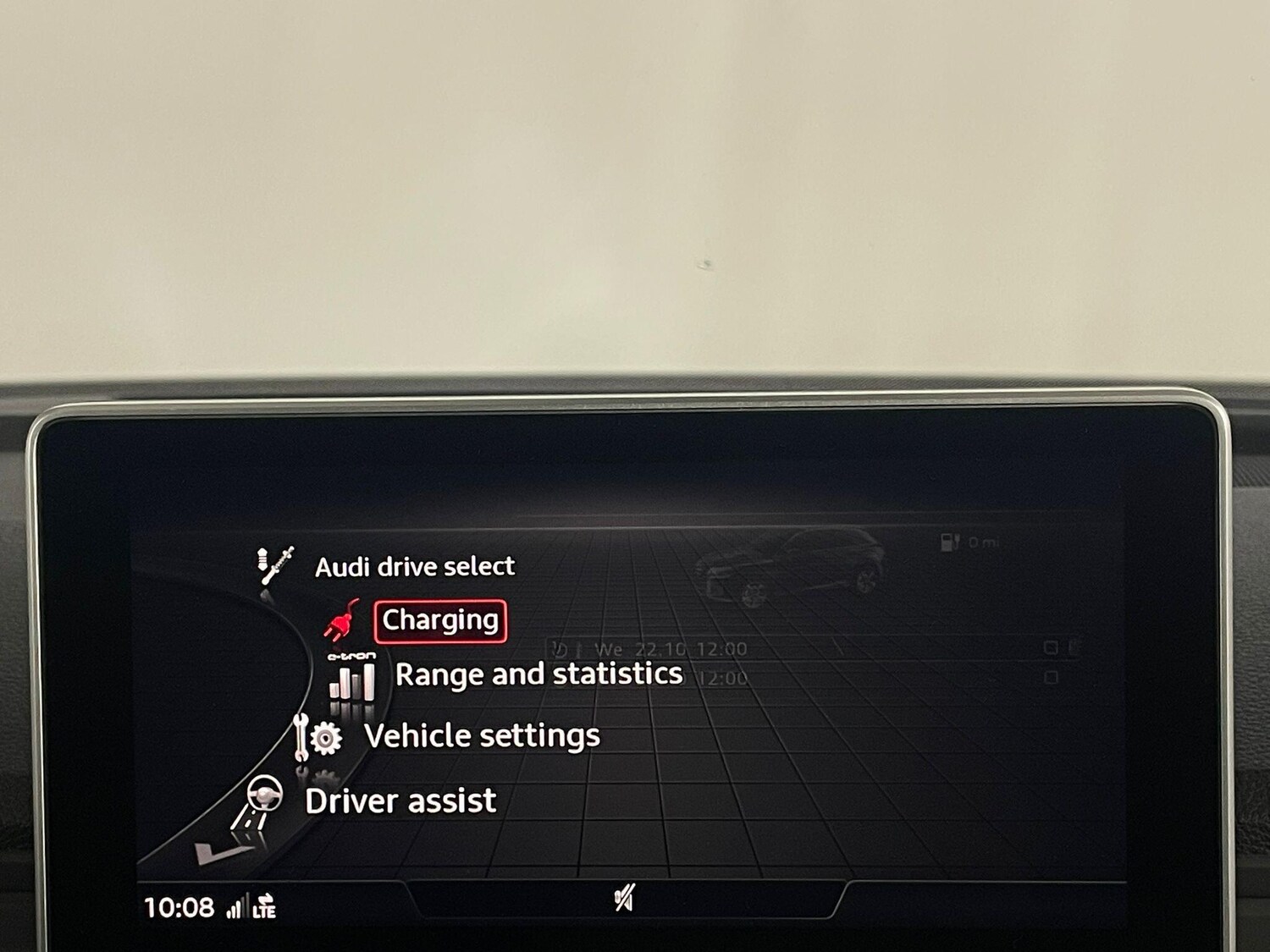Open the Audi drive select menu

(414, 566)
